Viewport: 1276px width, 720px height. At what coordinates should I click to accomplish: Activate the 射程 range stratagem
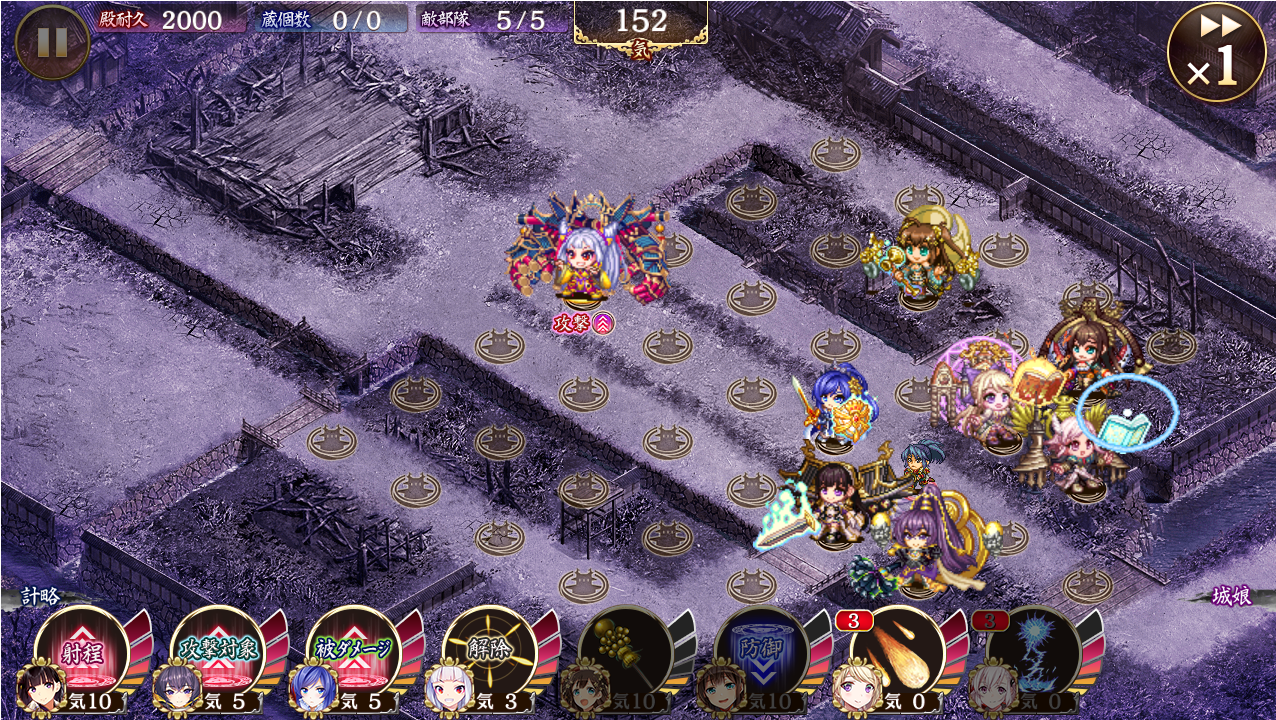pos(84,652)
